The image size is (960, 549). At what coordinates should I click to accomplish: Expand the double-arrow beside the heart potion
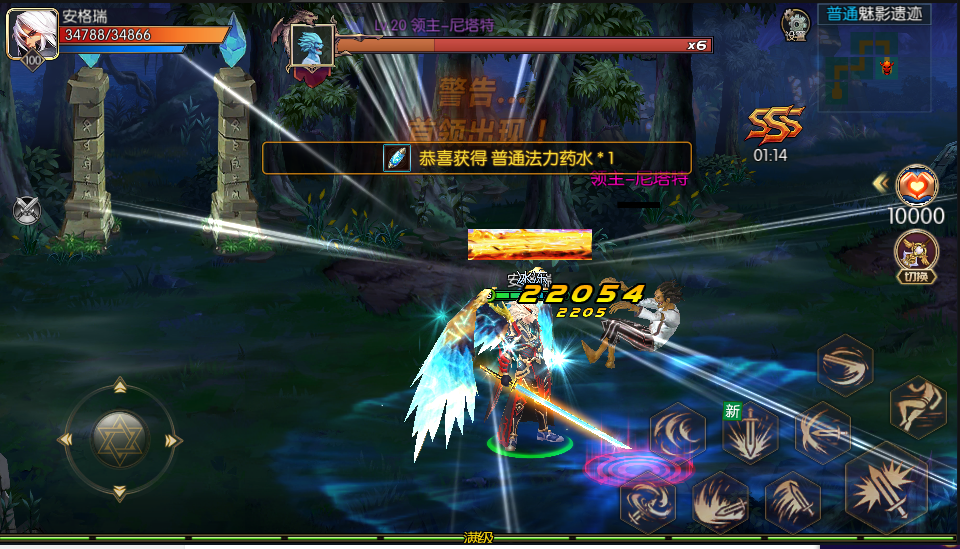pyautogui.click(x=881, y=183)
